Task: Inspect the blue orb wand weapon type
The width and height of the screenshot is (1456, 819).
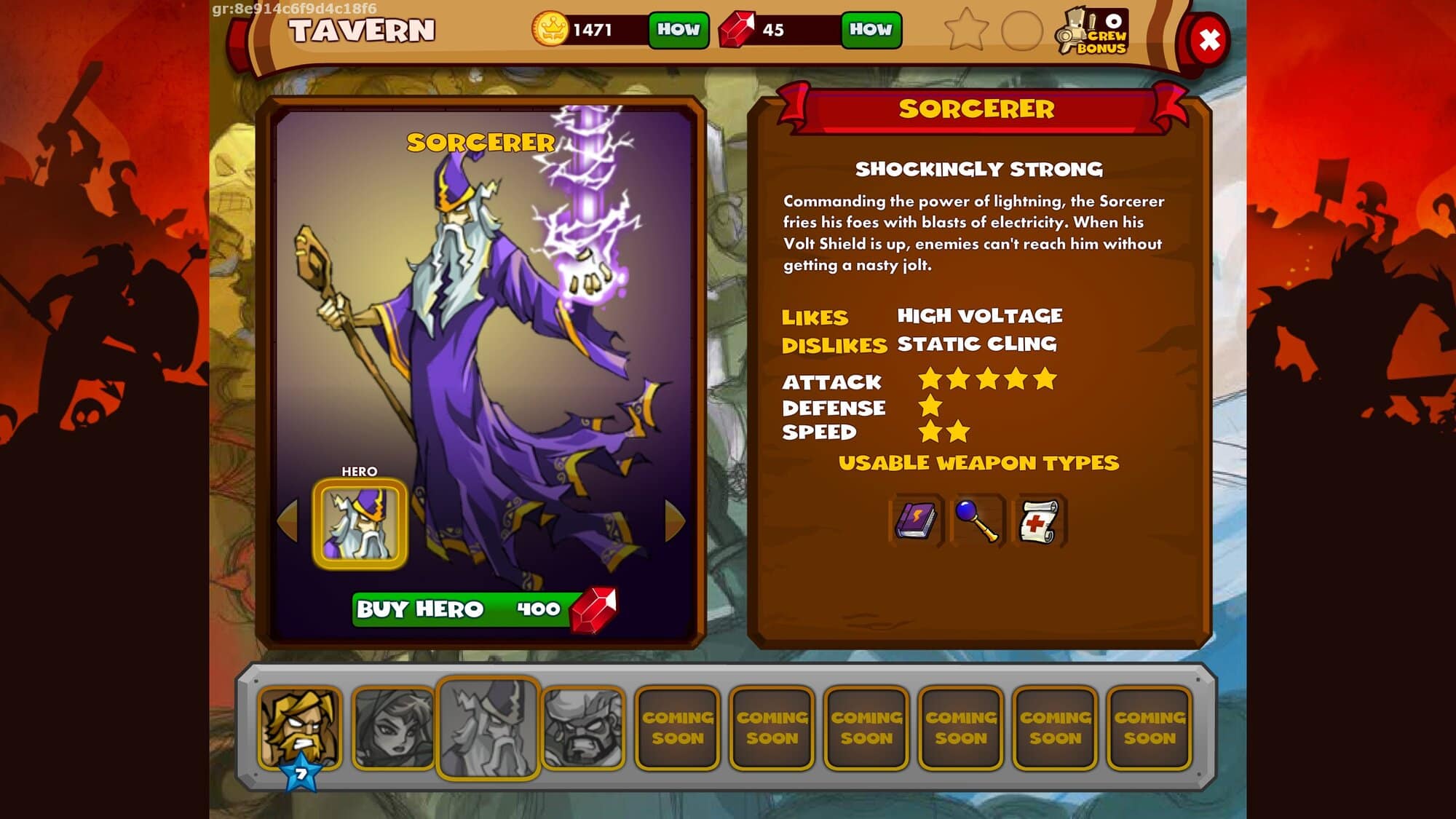Action: tap(977, 521)
